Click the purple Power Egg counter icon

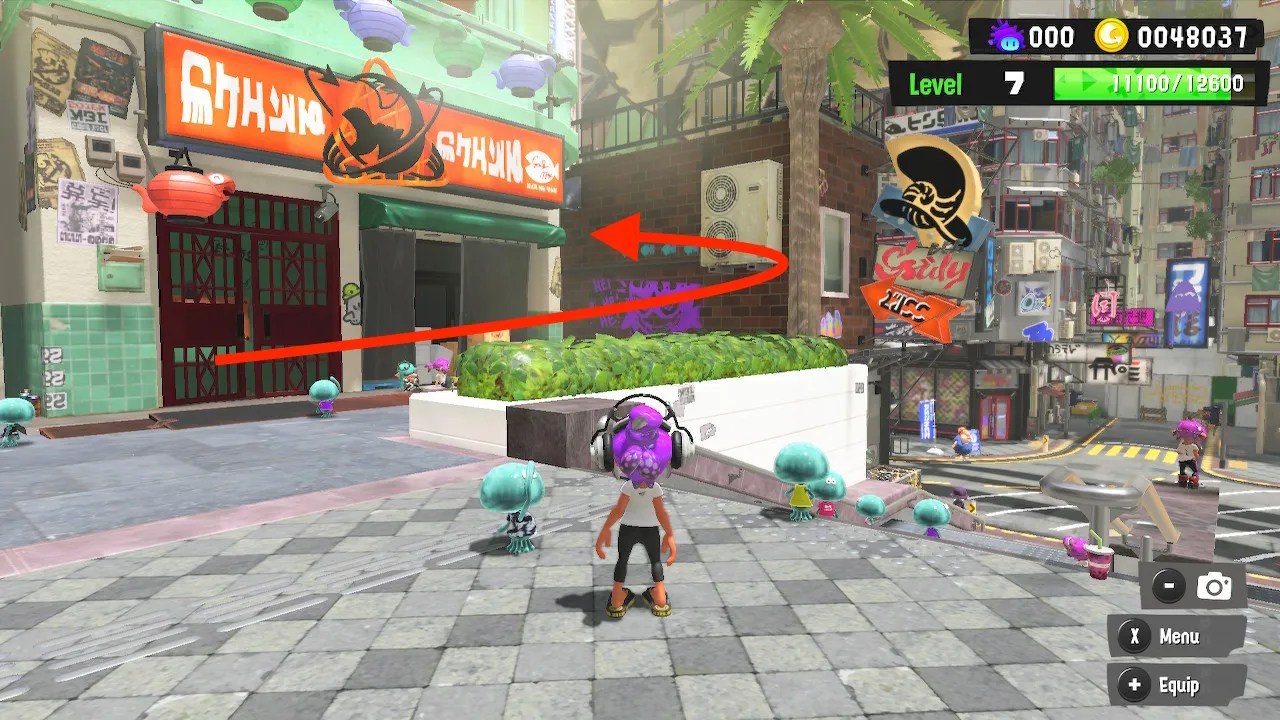click(x=1006, y=36)
